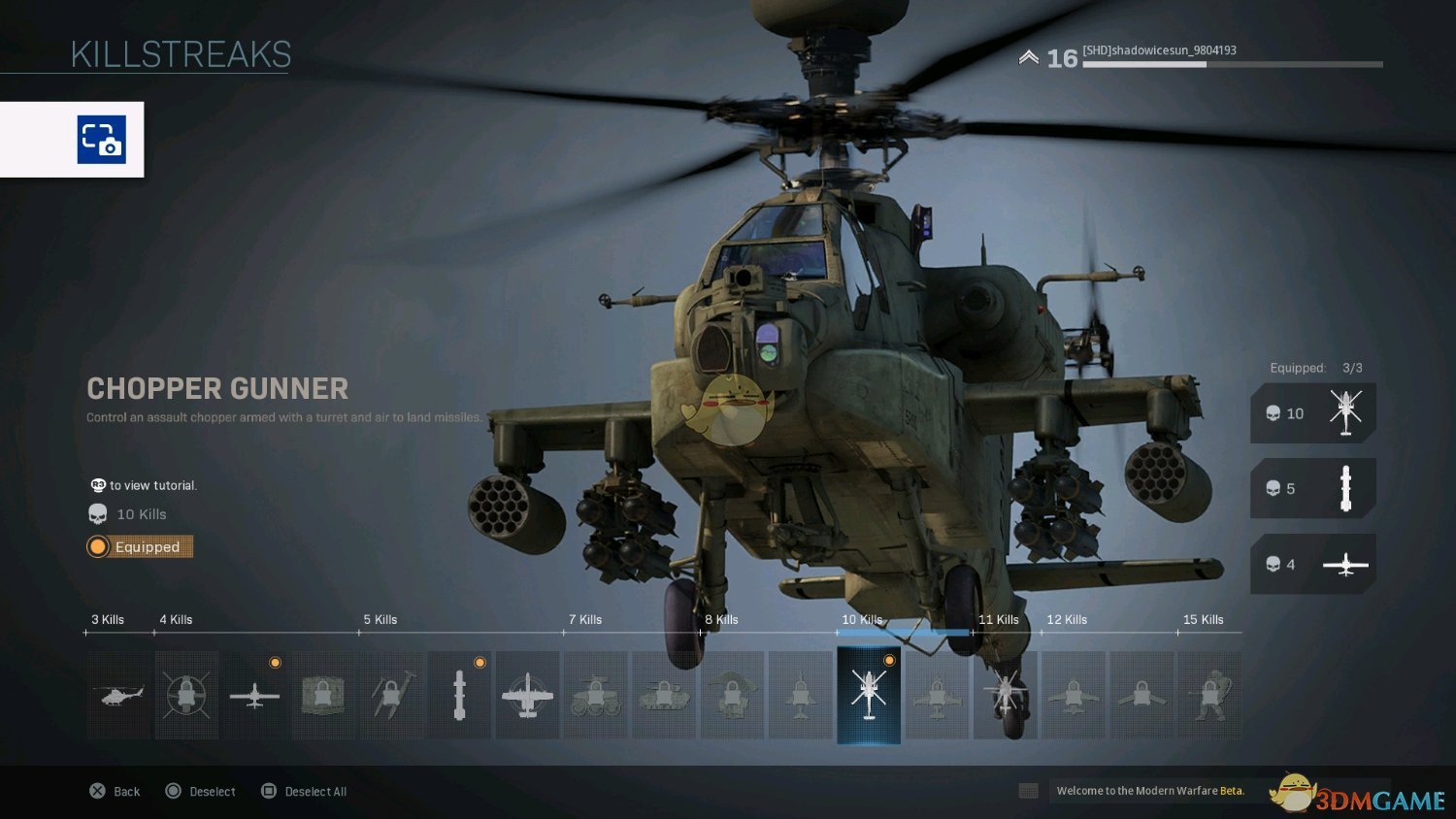Click the locked wheeled robot vehicle tile

[x=596, y=695]
